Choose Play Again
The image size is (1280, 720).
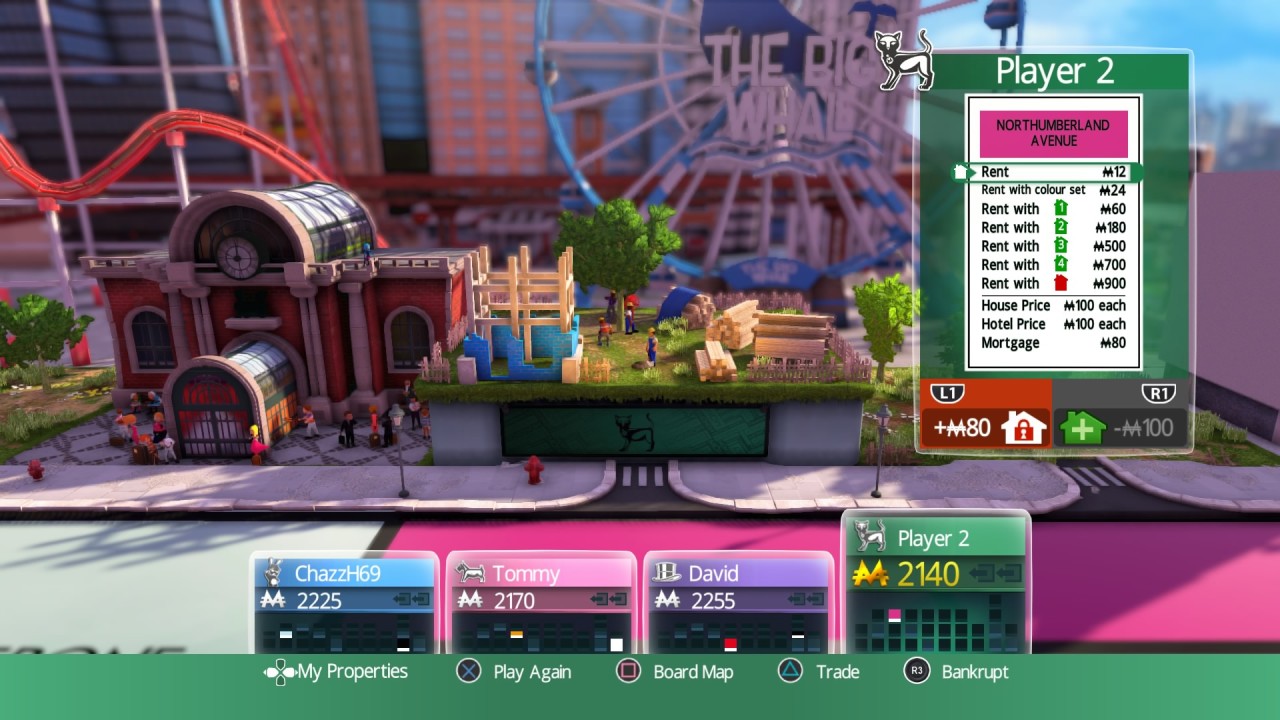(514, 672)
